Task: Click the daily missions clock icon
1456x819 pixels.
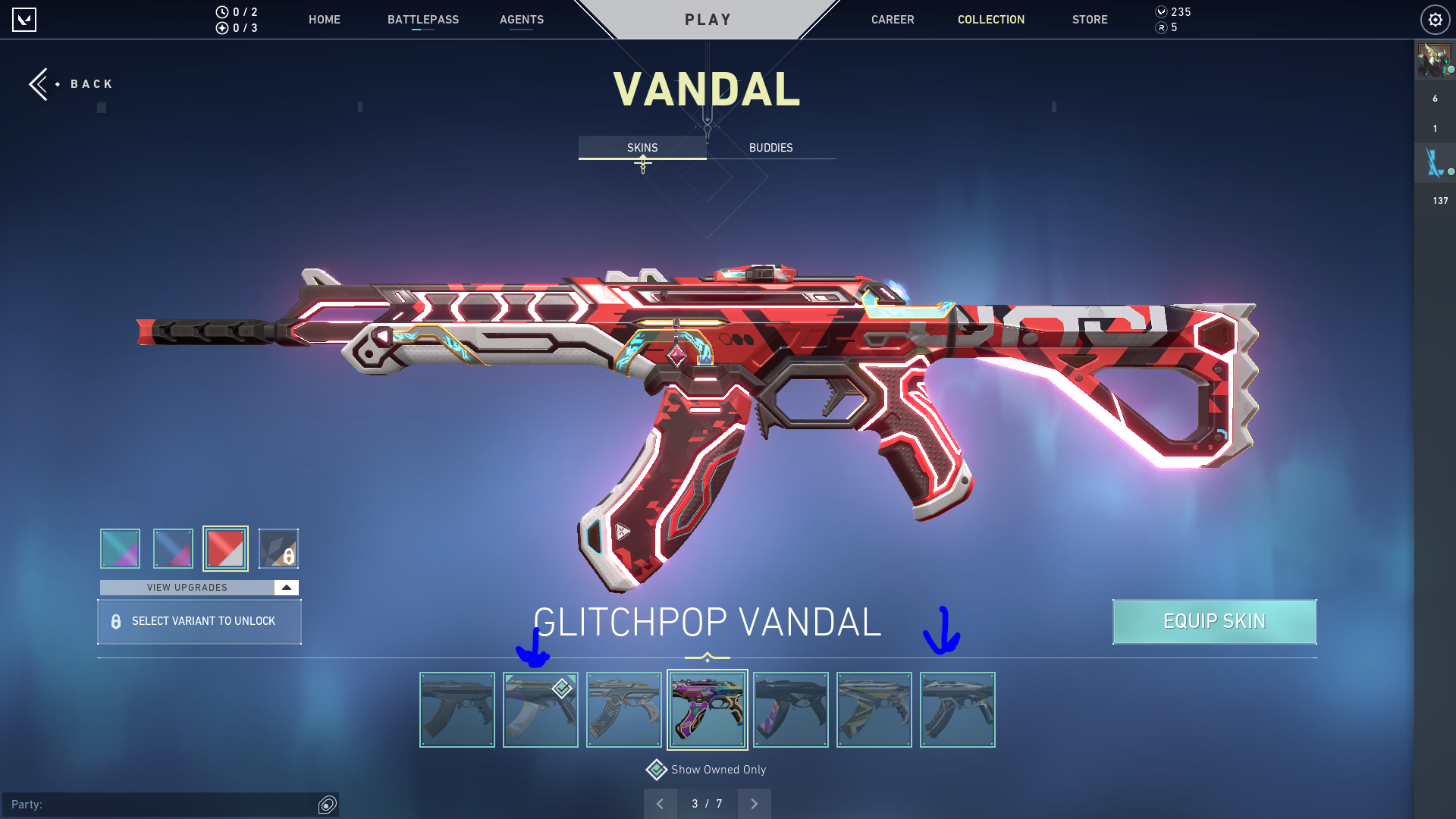Action: tap(221, 12)
